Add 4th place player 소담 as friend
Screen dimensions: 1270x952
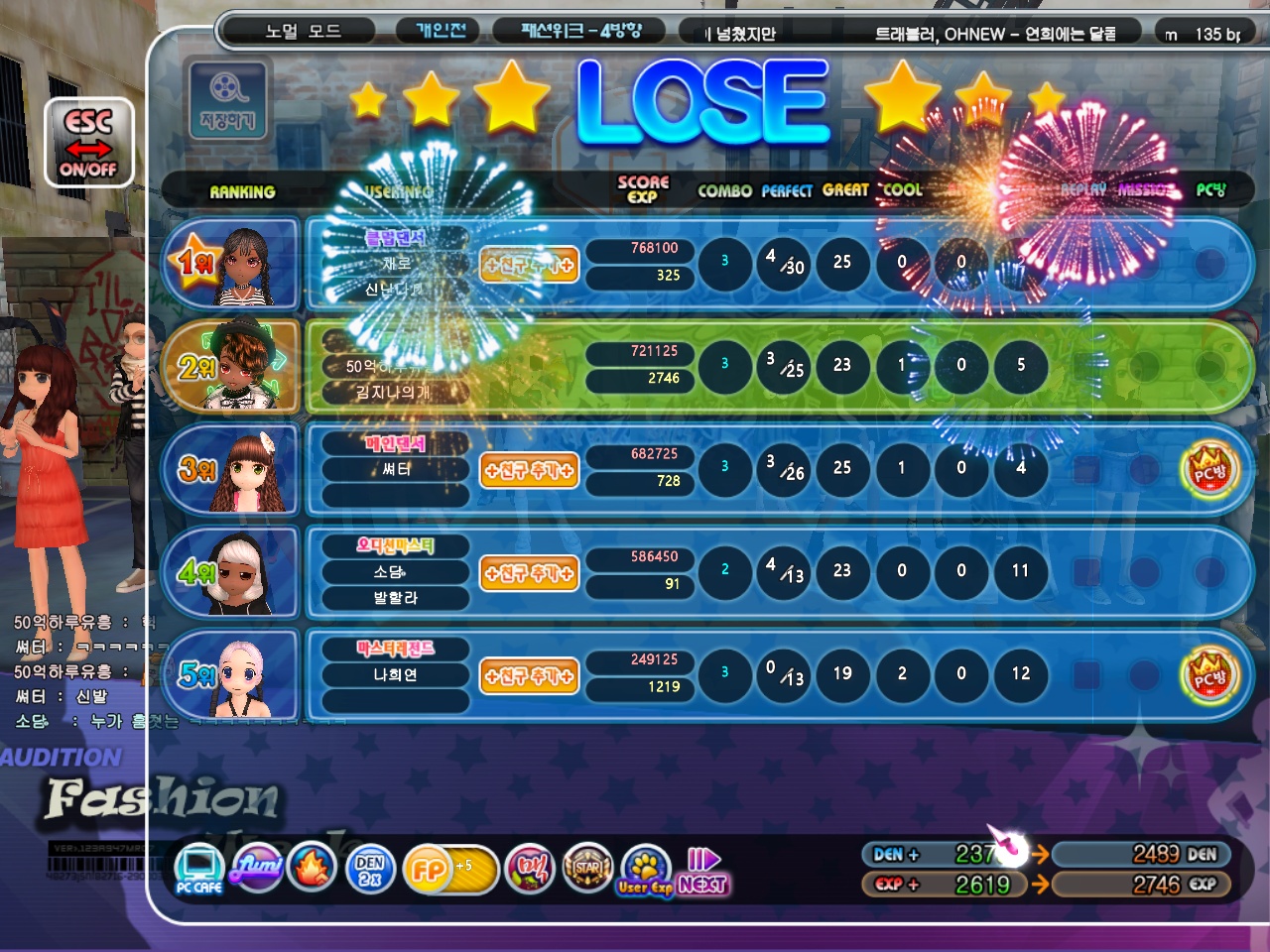[529, 573]
